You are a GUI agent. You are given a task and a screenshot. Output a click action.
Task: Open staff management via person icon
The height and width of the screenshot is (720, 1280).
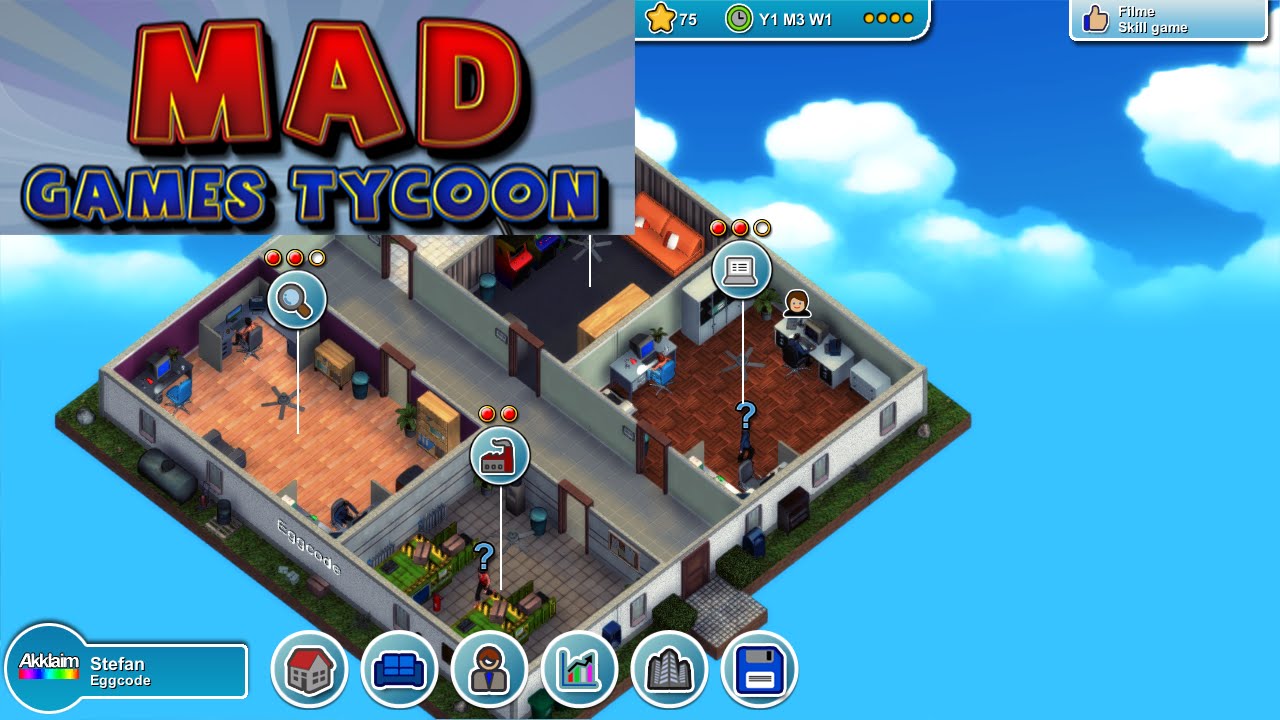click(x=489, y=670)
